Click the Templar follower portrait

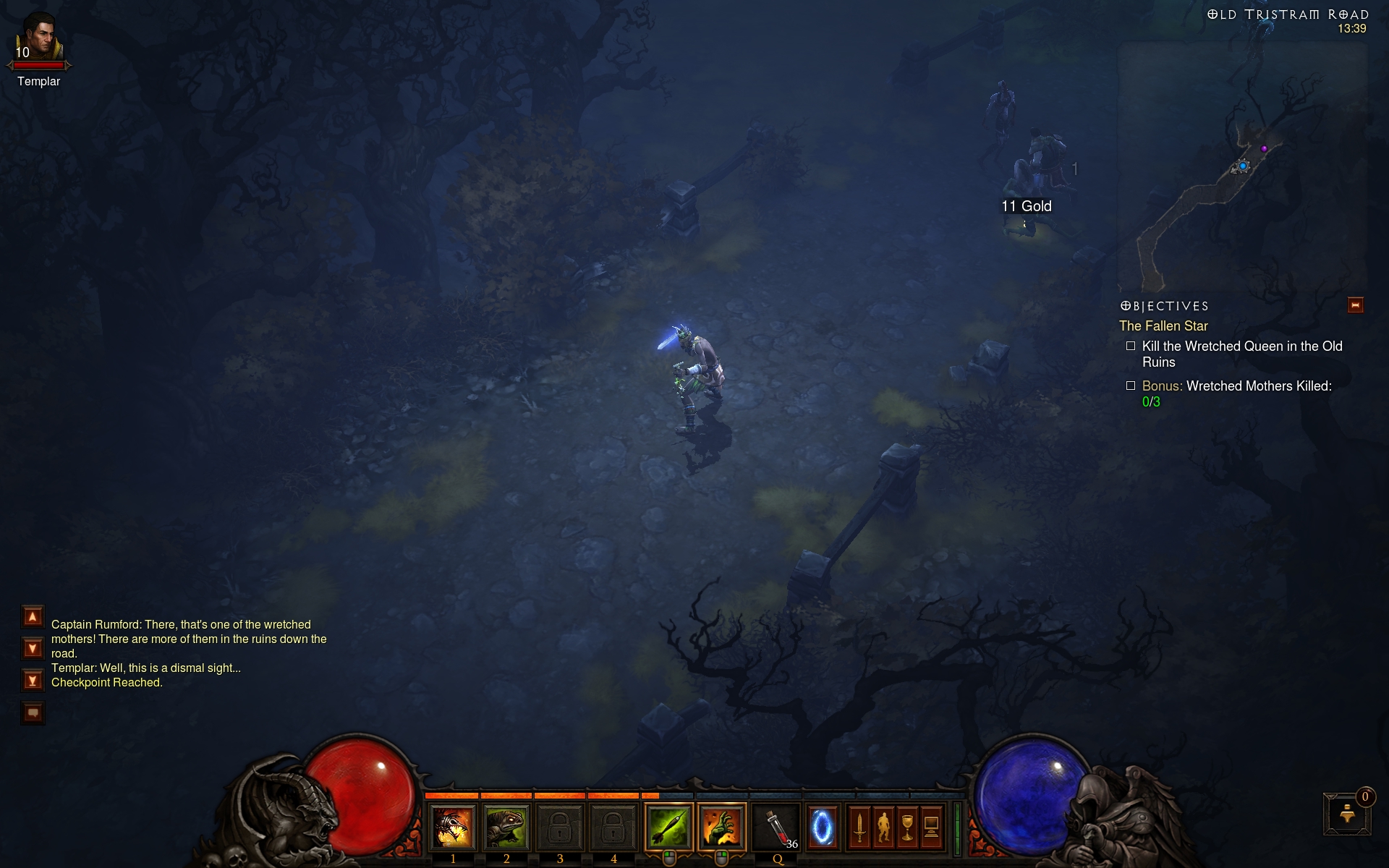(x=39, y=38)
